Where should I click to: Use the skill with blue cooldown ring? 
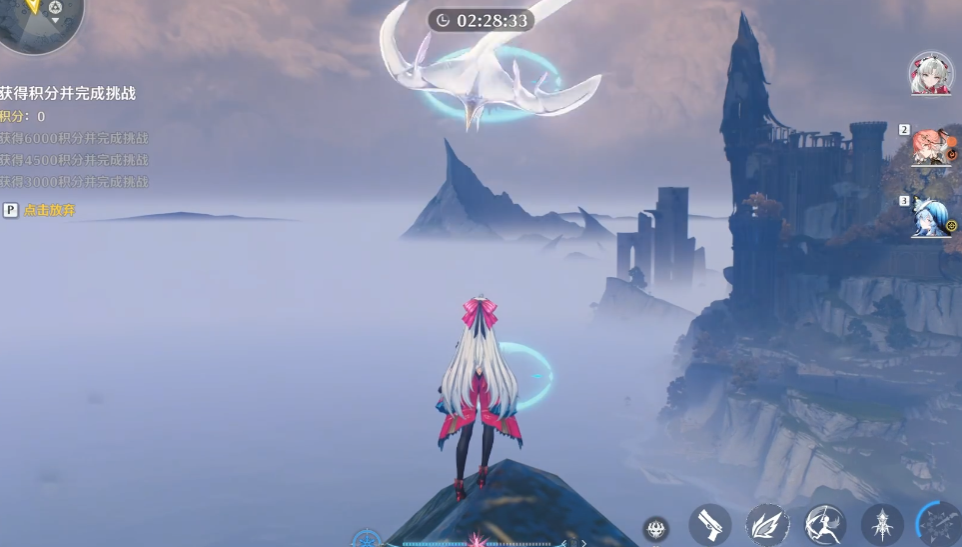(x=940, y=525)
